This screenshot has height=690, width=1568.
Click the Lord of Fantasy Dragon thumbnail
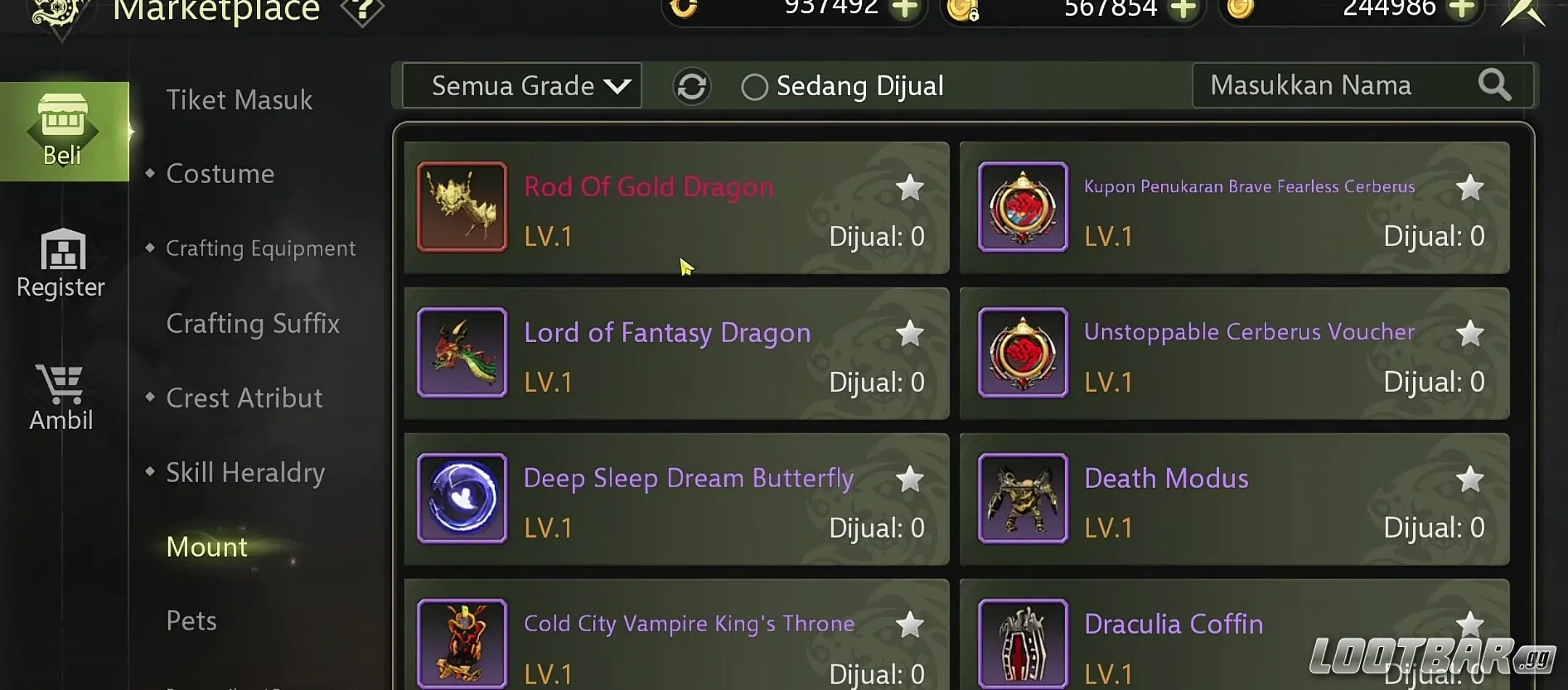point(462,353)
